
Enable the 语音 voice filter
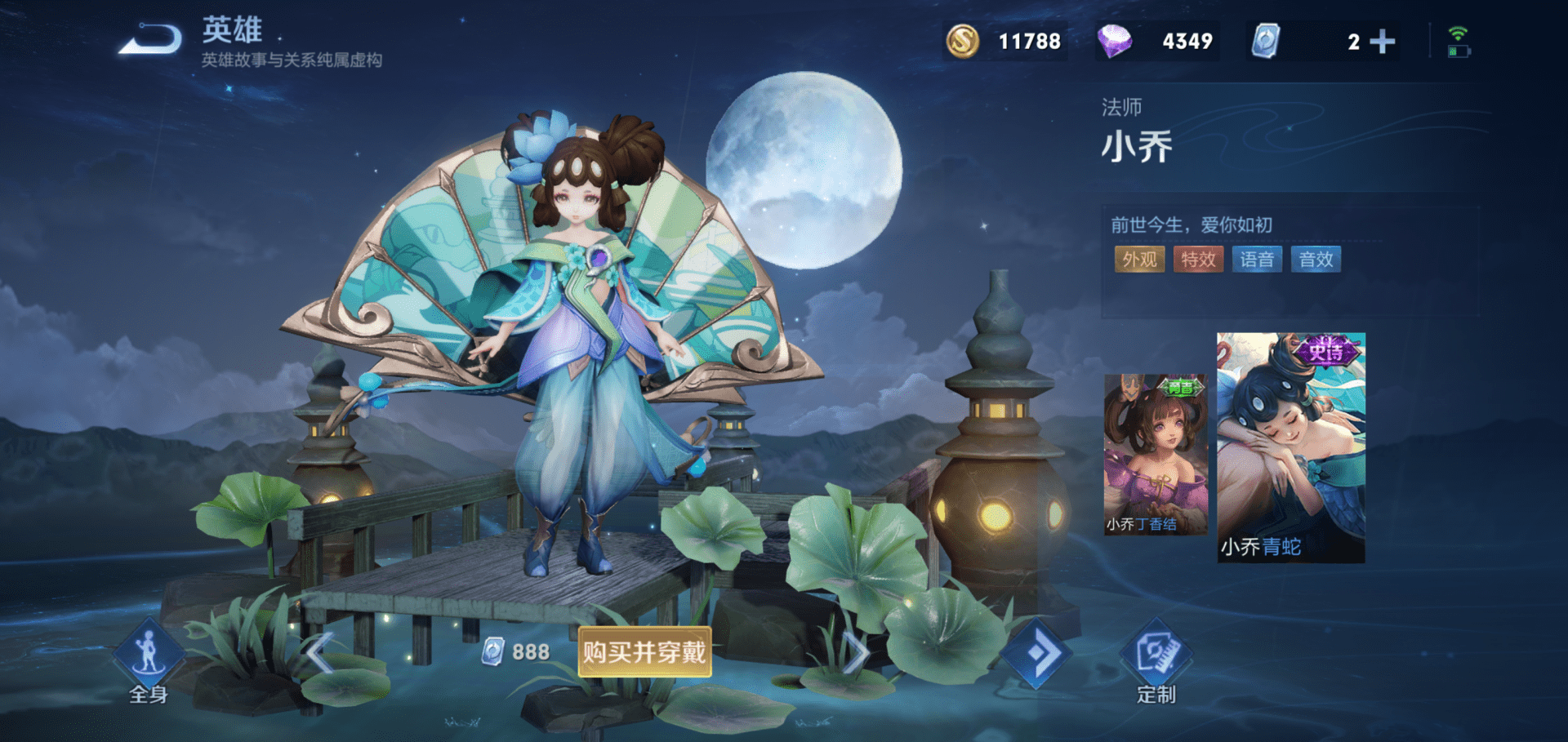click(x=1257, y=260)
